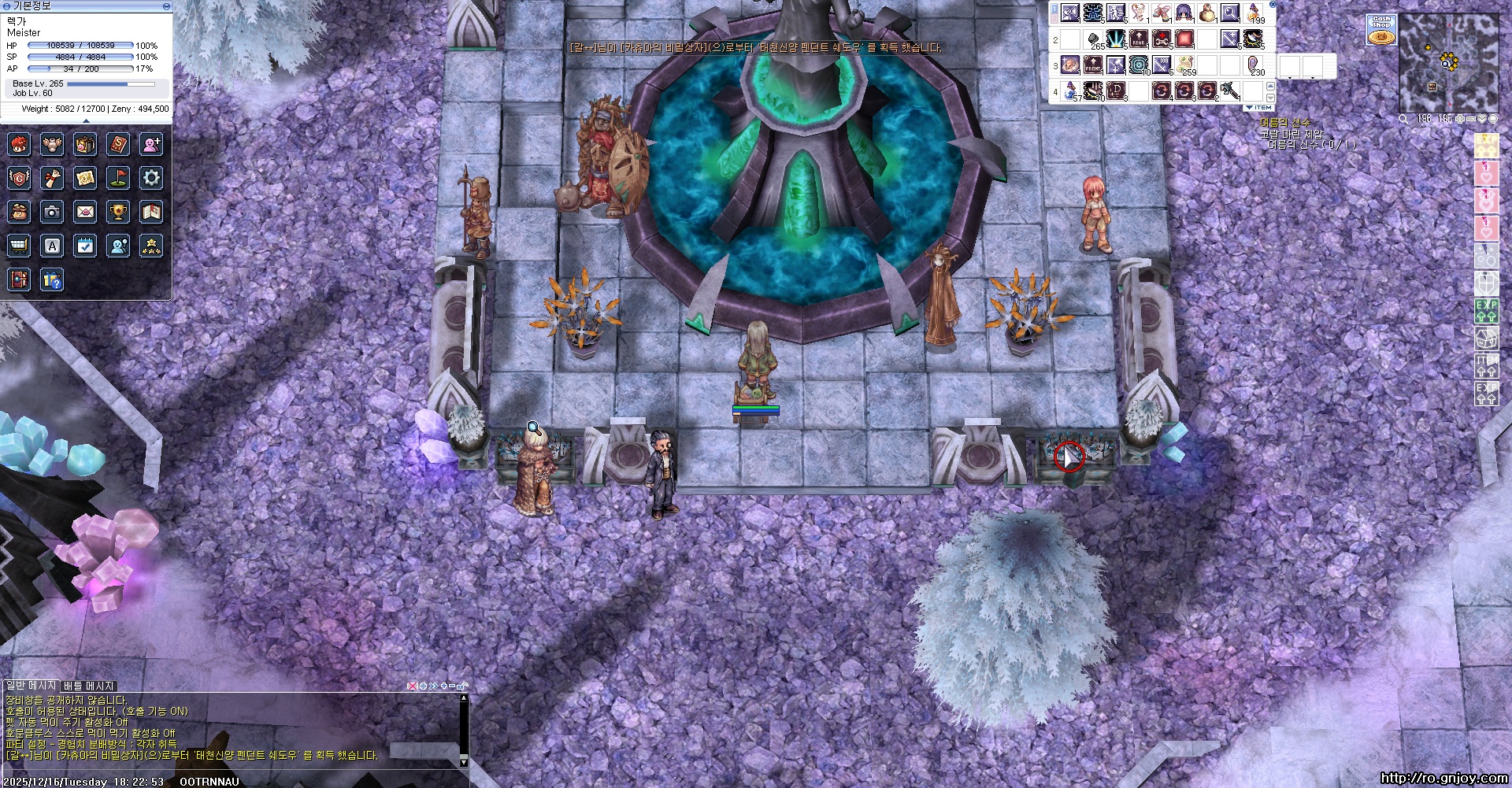The image size is (1512, 788).
Task: Use the magnifying glass skill in hotbar
Action: [1230, 13]
